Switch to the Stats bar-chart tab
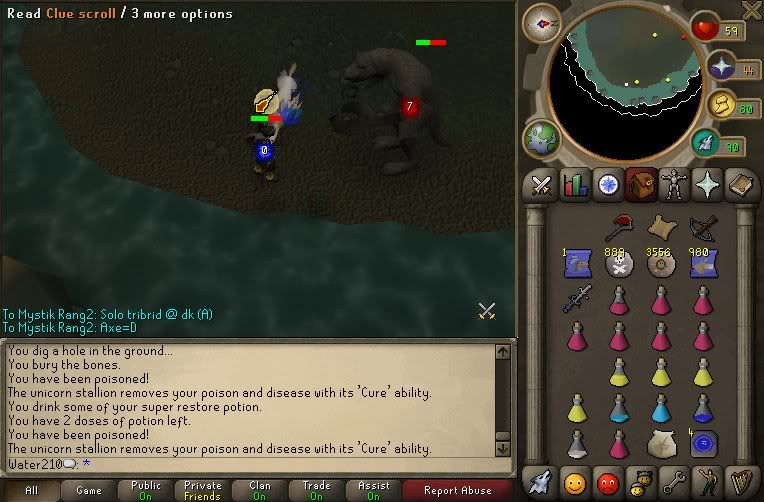The image size is (764, 502). click(x=575, y=184)
